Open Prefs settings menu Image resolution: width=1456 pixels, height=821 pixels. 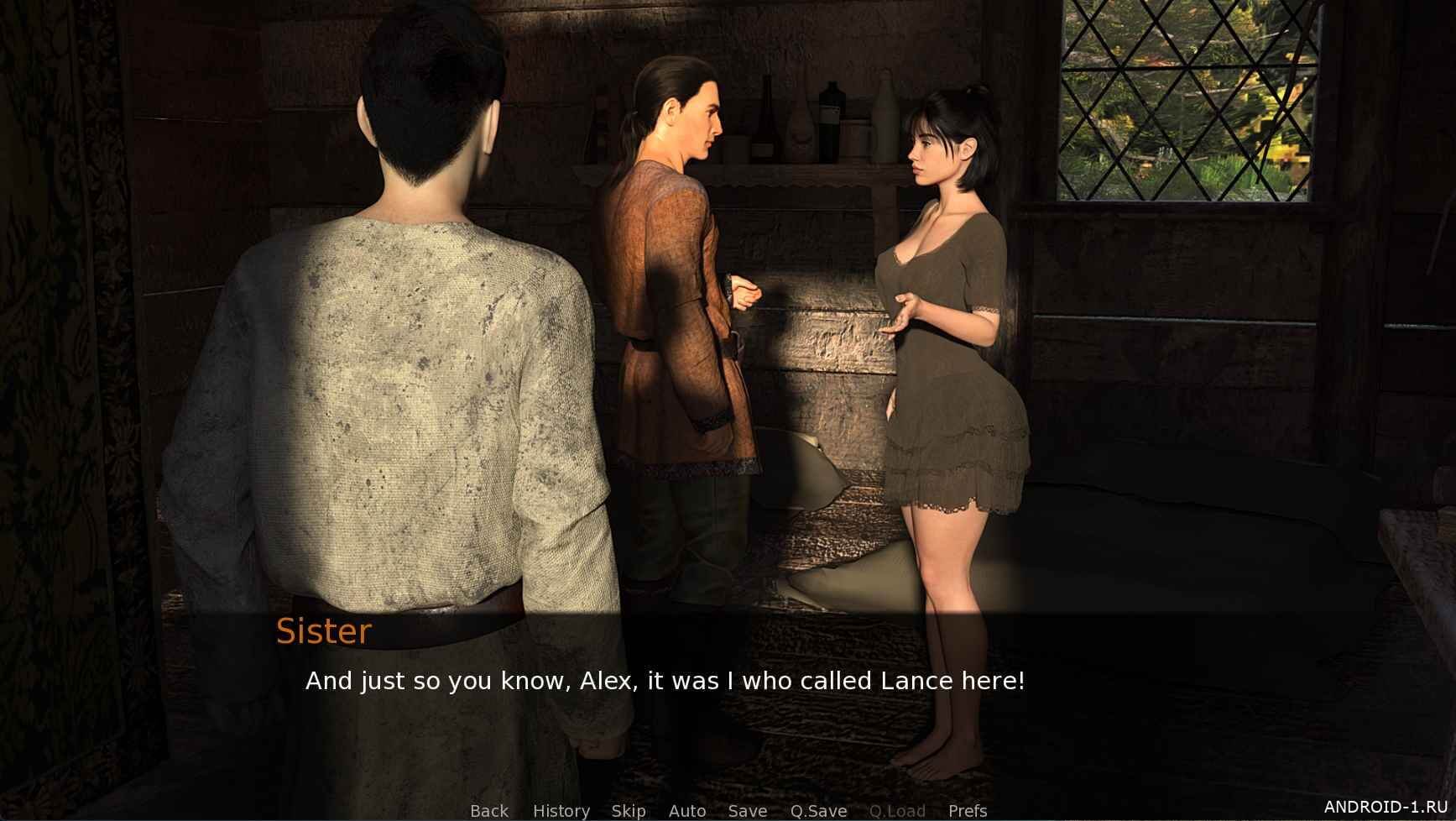click(x=967, y=810)
